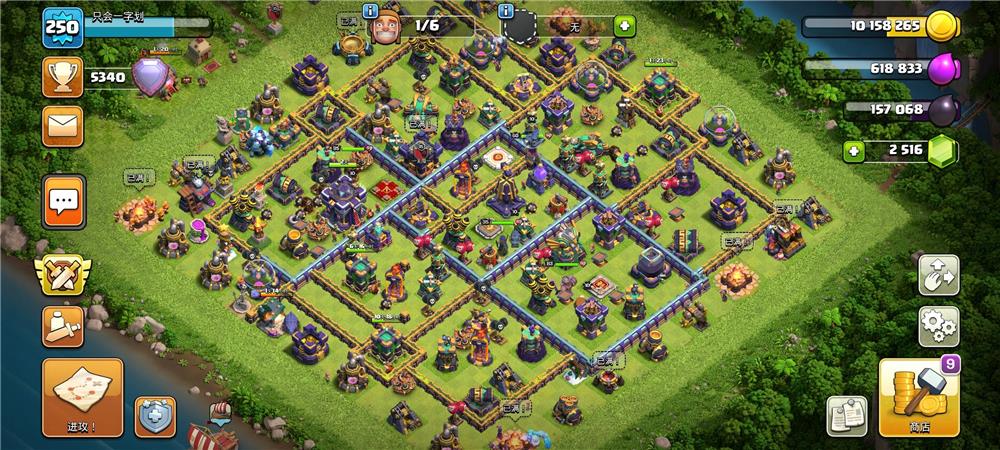The height and width of the screenshot is (450, 1000).
Task: Click the level 250 experience badge
Action: point(60,28)
